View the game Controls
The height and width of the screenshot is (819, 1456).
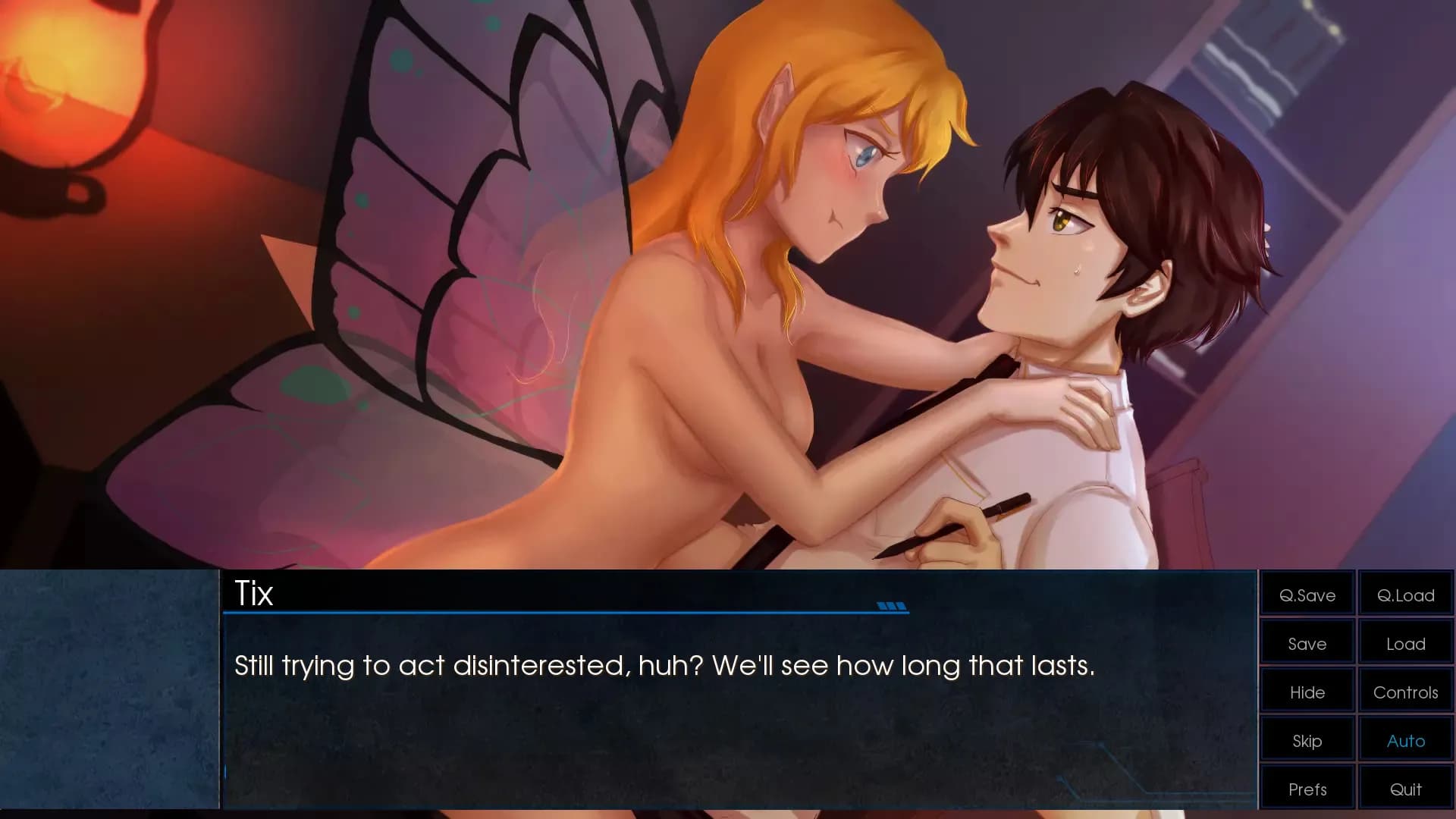point(1405,692)
